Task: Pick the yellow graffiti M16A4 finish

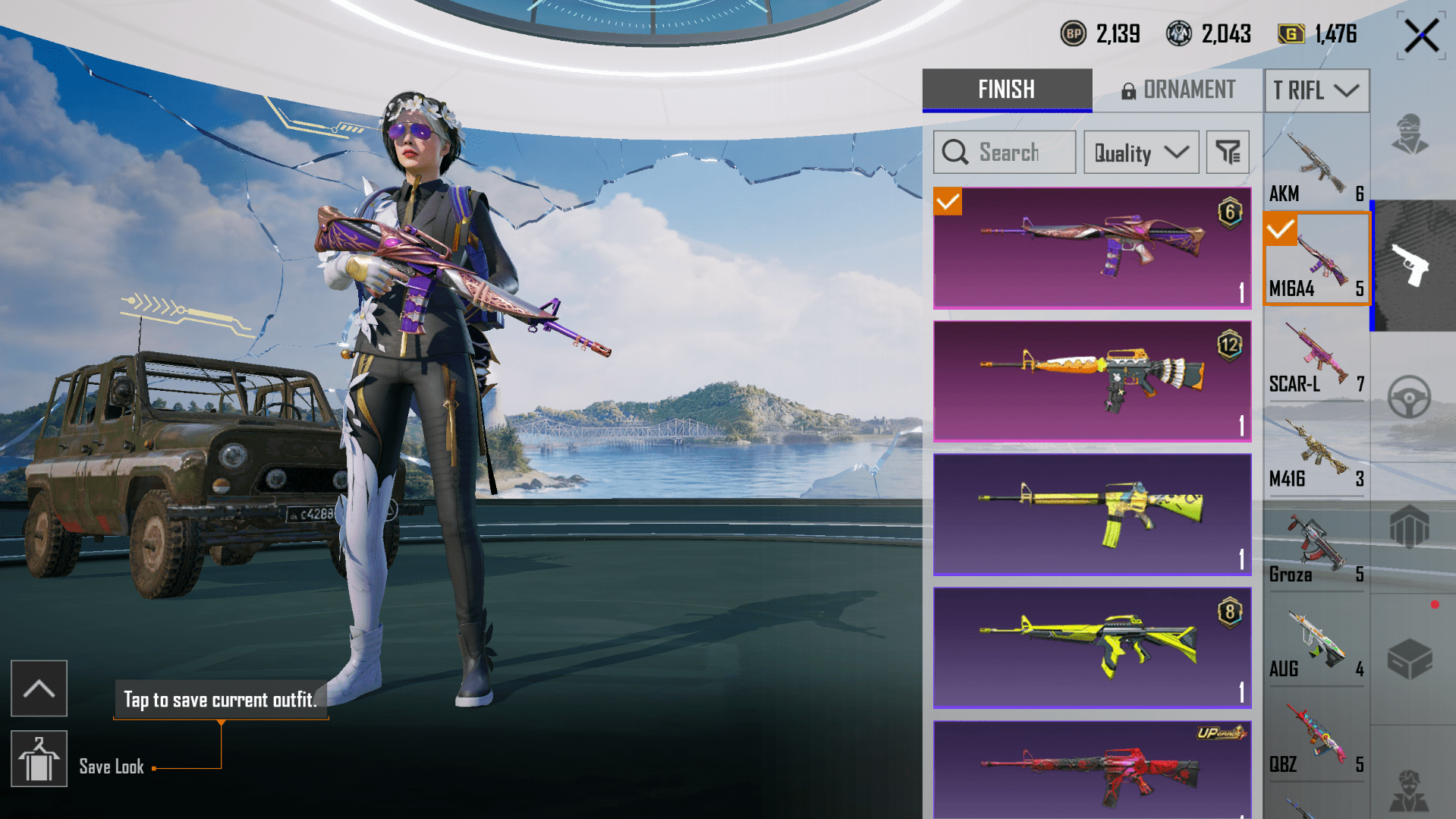Action: click(x=1092, y=514)
